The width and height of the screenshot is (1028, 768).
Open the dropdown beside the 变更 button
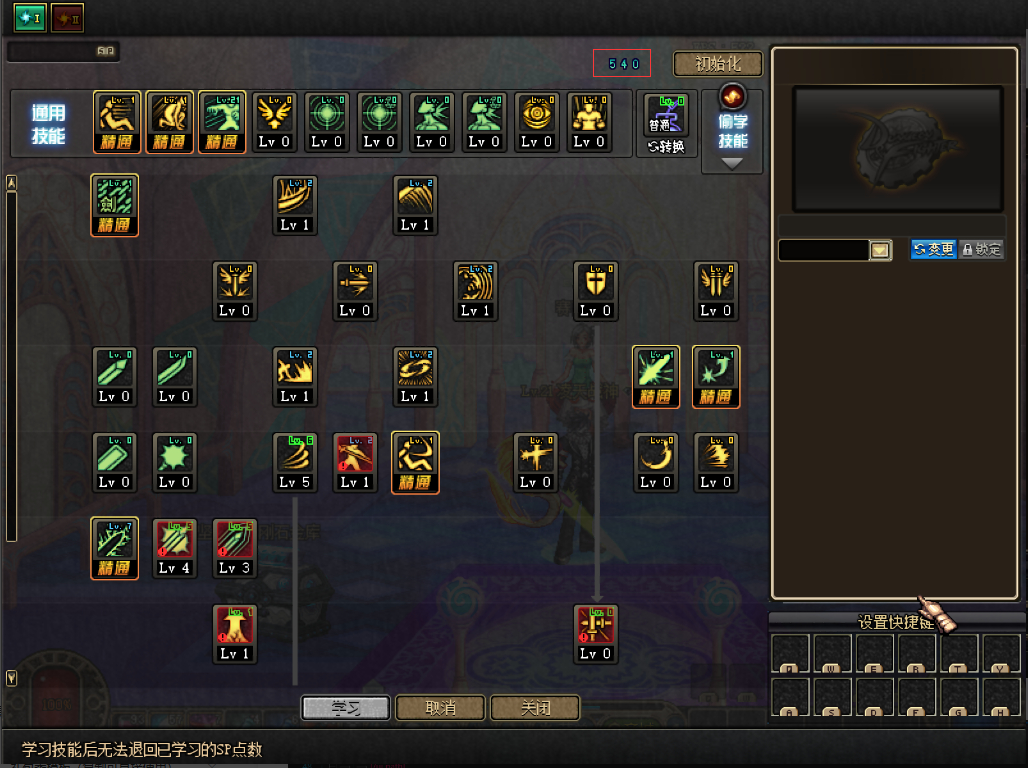880,250
